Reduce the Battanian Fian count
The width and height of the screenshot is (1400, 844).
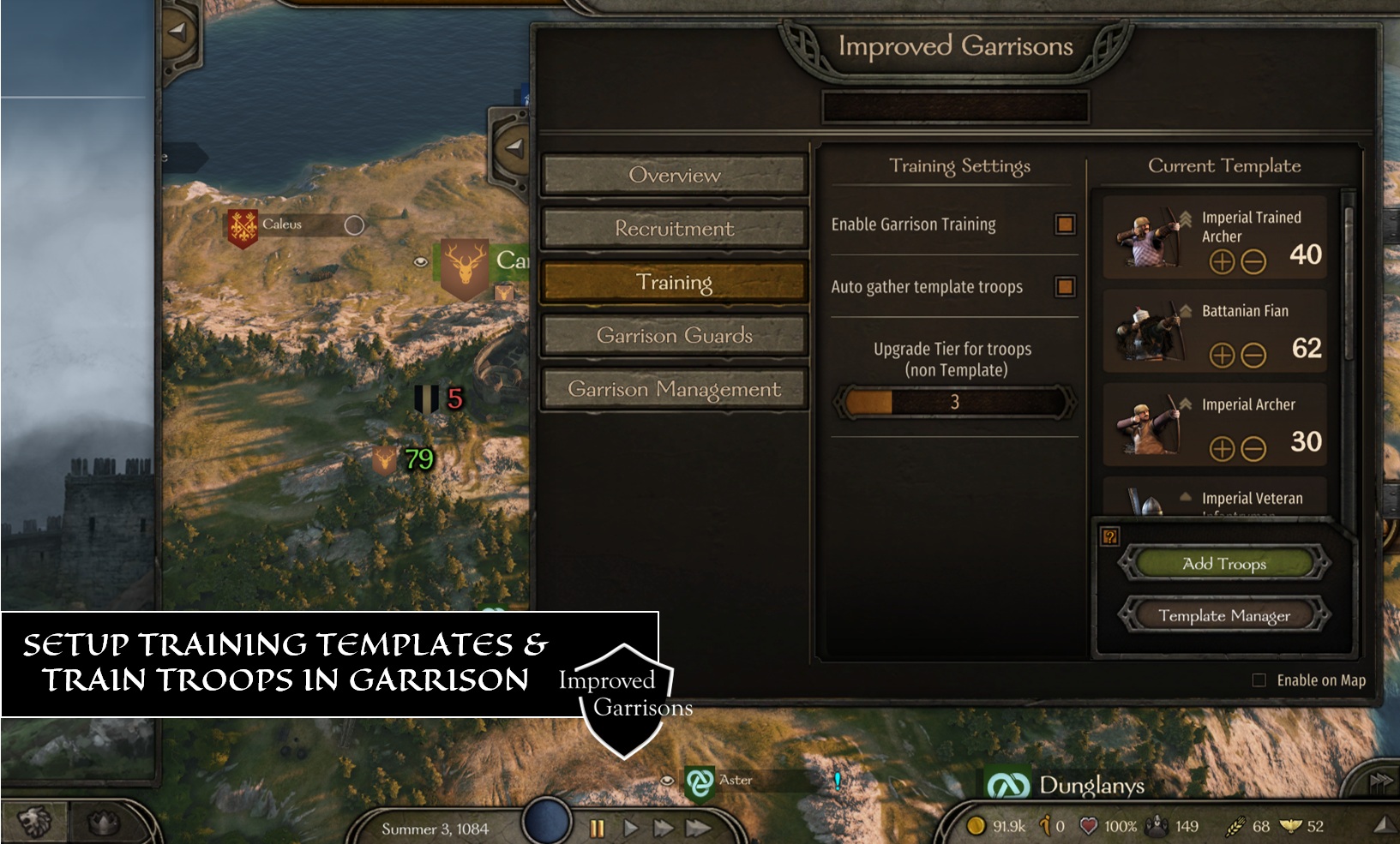coord(1253,355)
